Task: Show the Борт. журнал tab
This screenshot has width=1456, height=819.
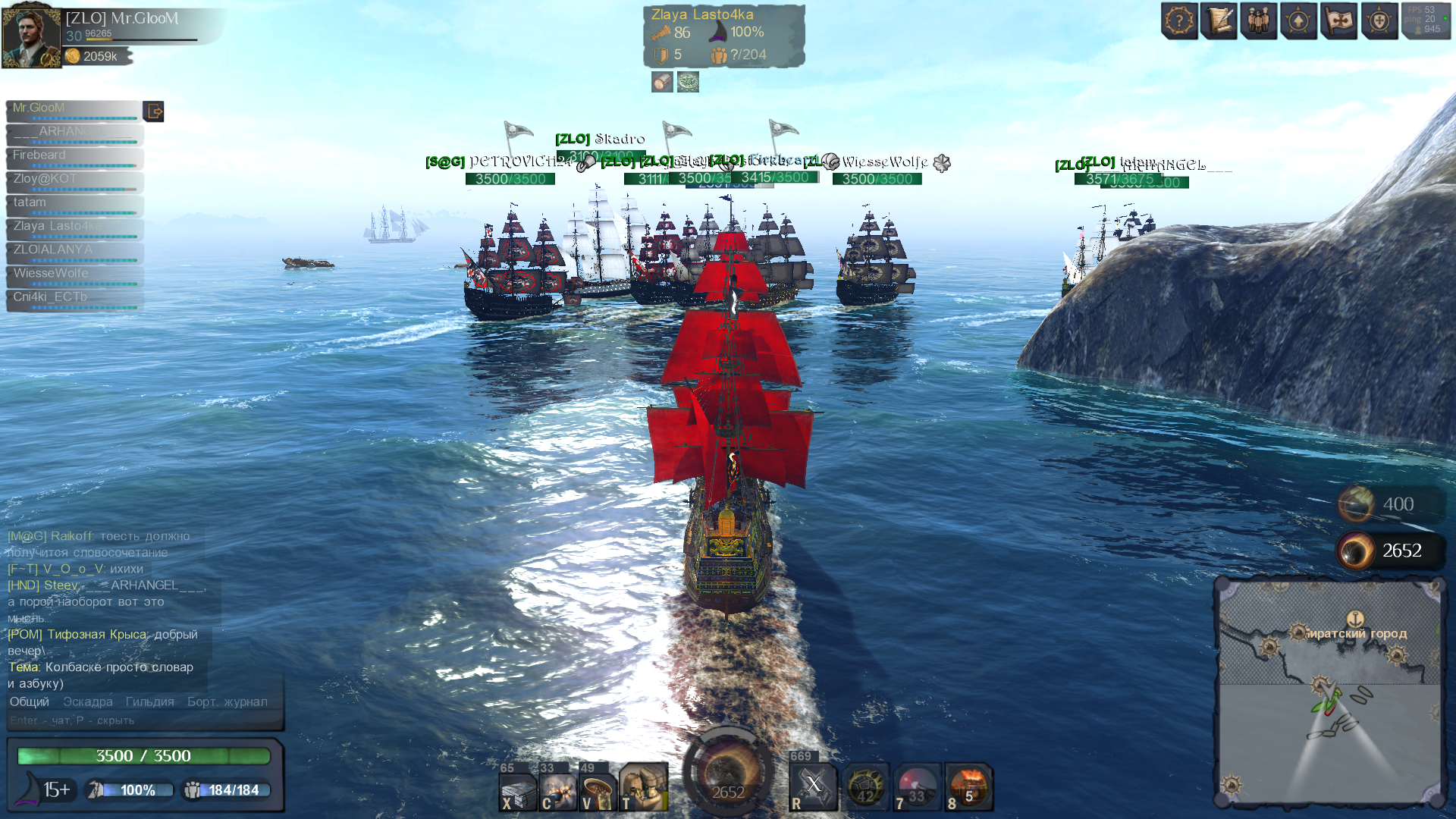Action: click(x=227, y=702)
